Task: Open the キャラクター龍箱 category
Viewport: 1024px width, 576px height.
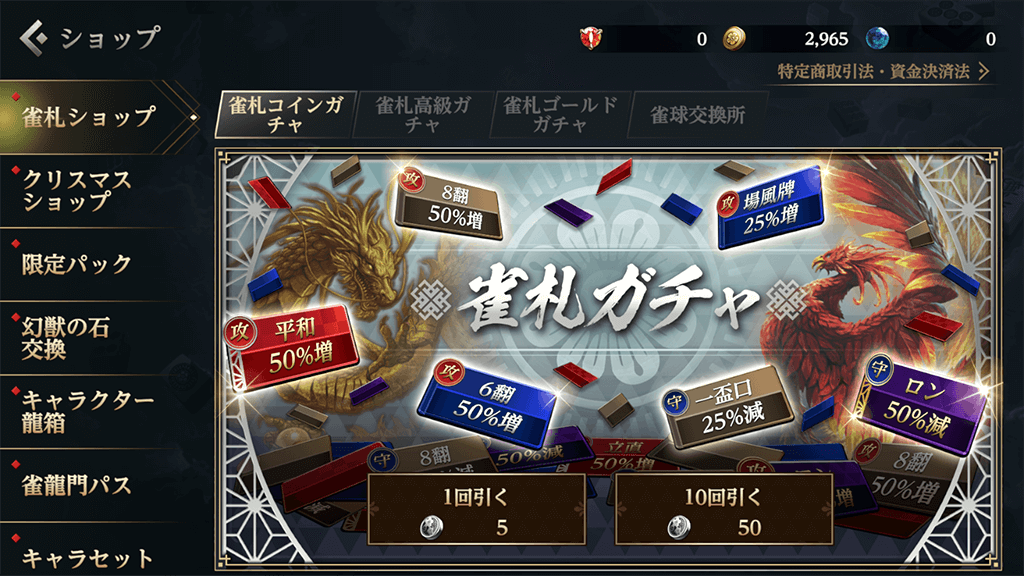Action: (88, 411)
